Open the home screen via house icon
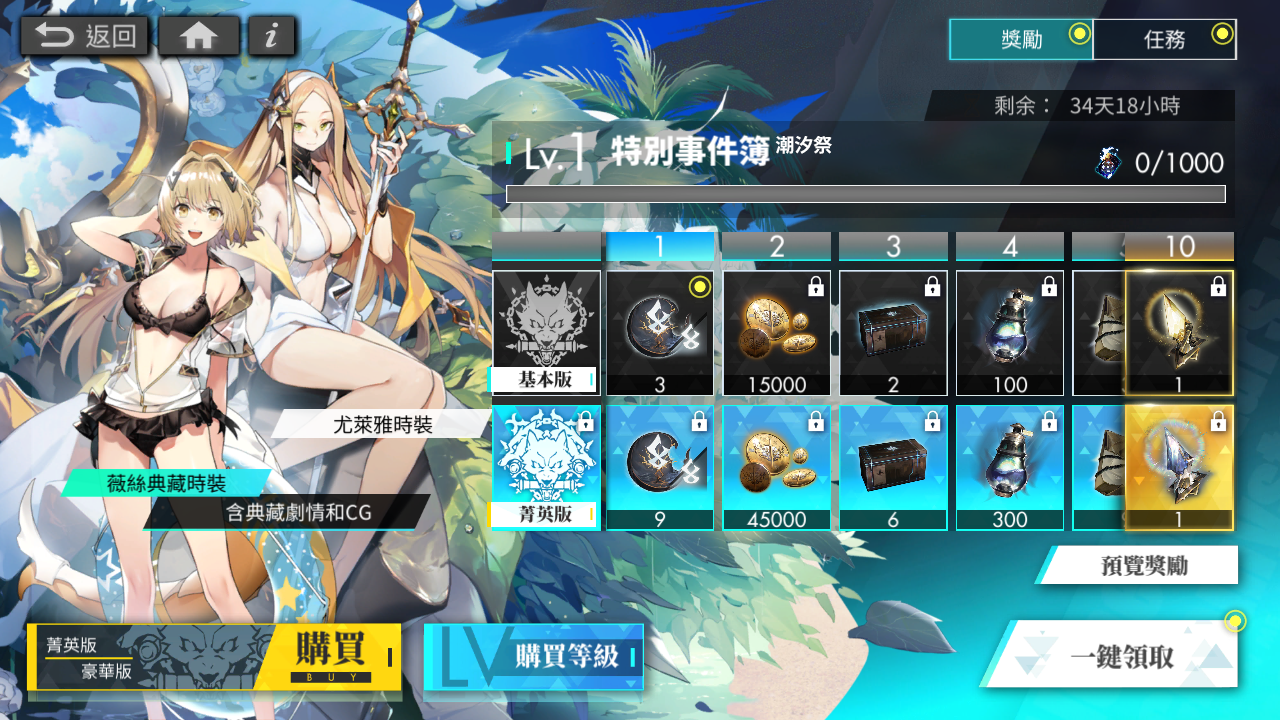Viewport: 1280px width, 720px height. pos(199,37)
